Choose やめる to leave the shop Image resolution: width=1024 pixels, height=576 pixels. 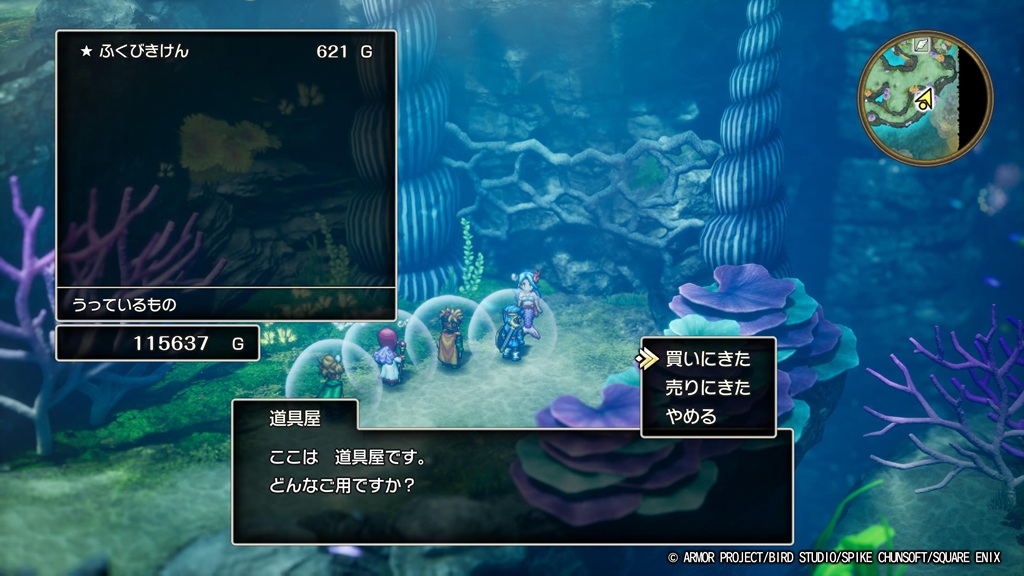[x=691, y=416]
